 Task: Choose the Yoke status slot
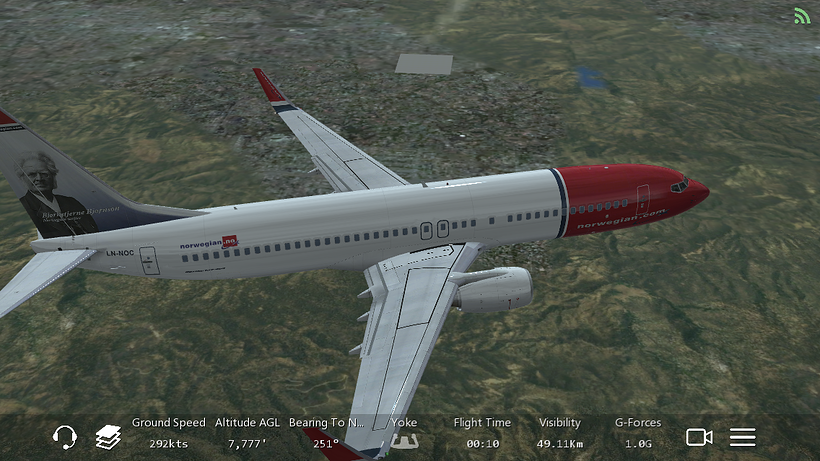[x=404, y=433]
